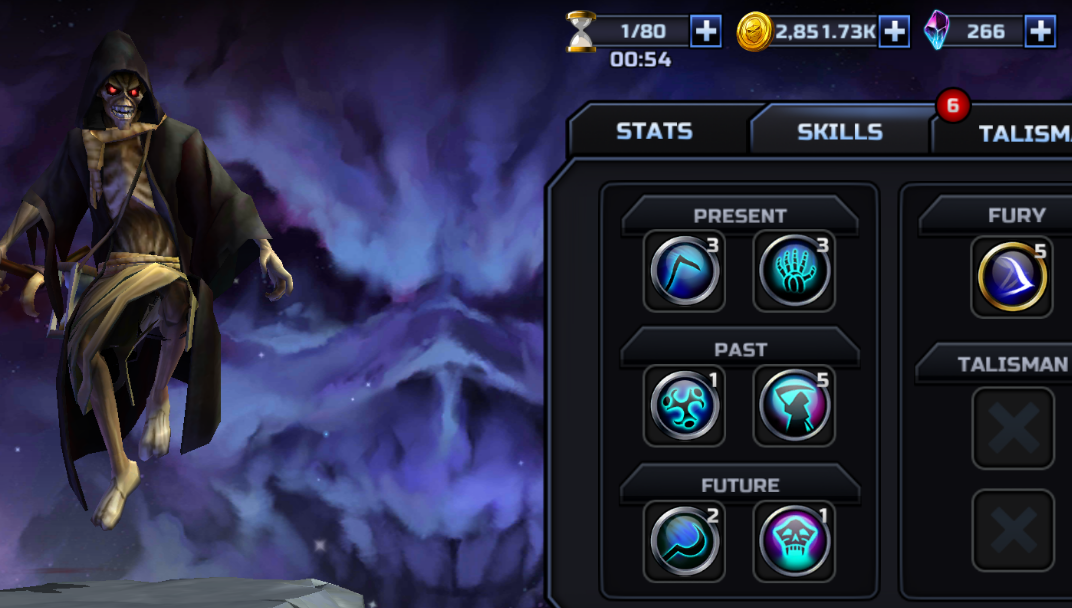Viewport: 1072px width, 608px height.
Task: Select the purple skull Future skill
Action: pos(794,541)
